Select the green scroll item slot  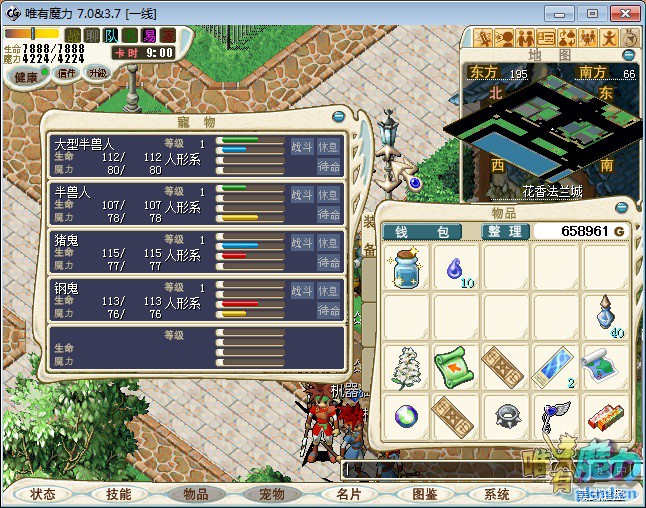tap(456, 366)
